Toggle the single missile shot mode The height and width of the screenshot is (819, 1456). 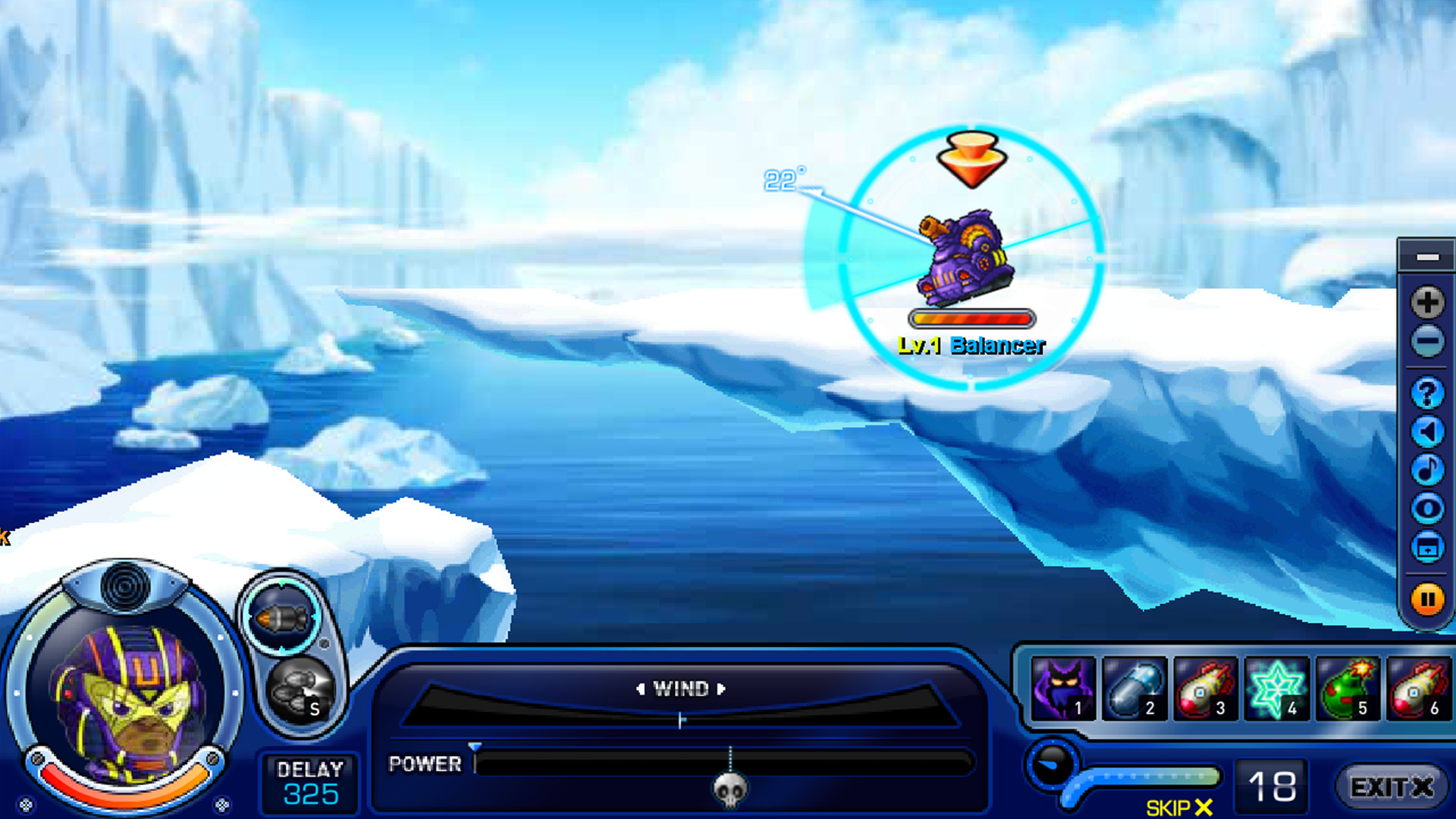(x=281, y=616)
